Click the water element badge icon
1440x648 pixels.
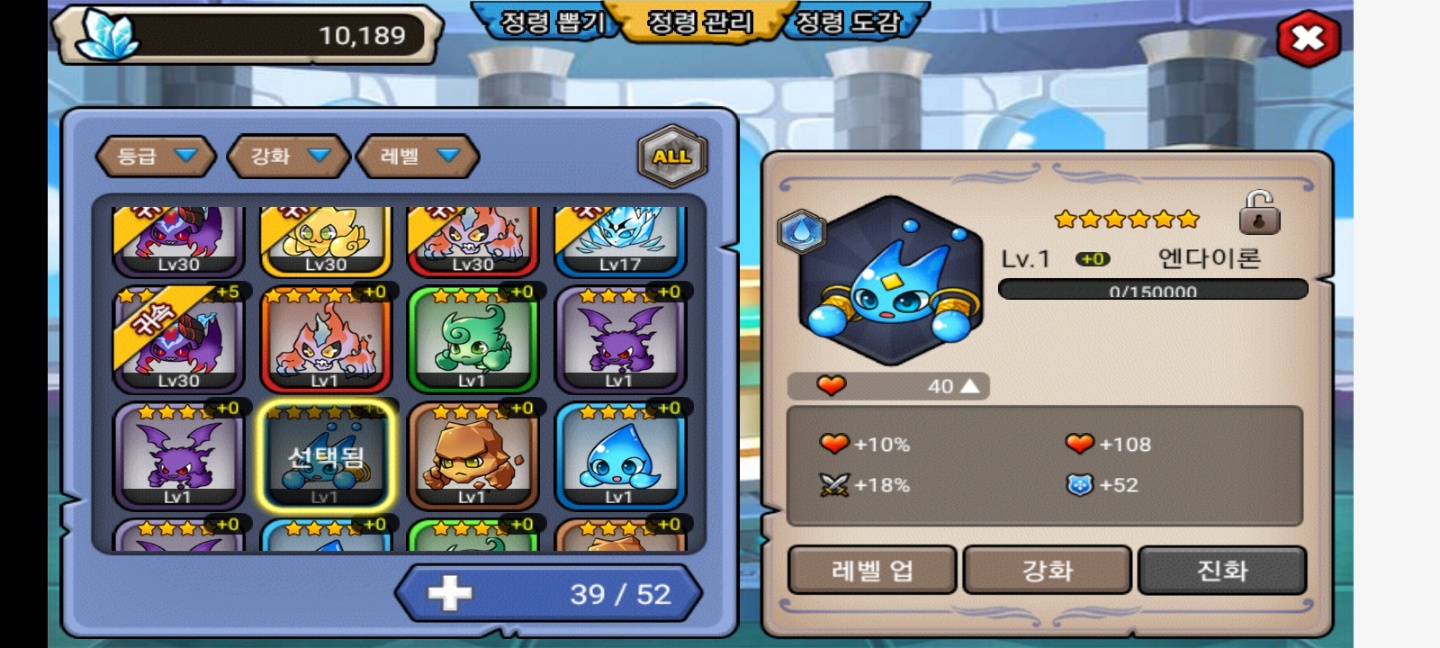(801, 232)
